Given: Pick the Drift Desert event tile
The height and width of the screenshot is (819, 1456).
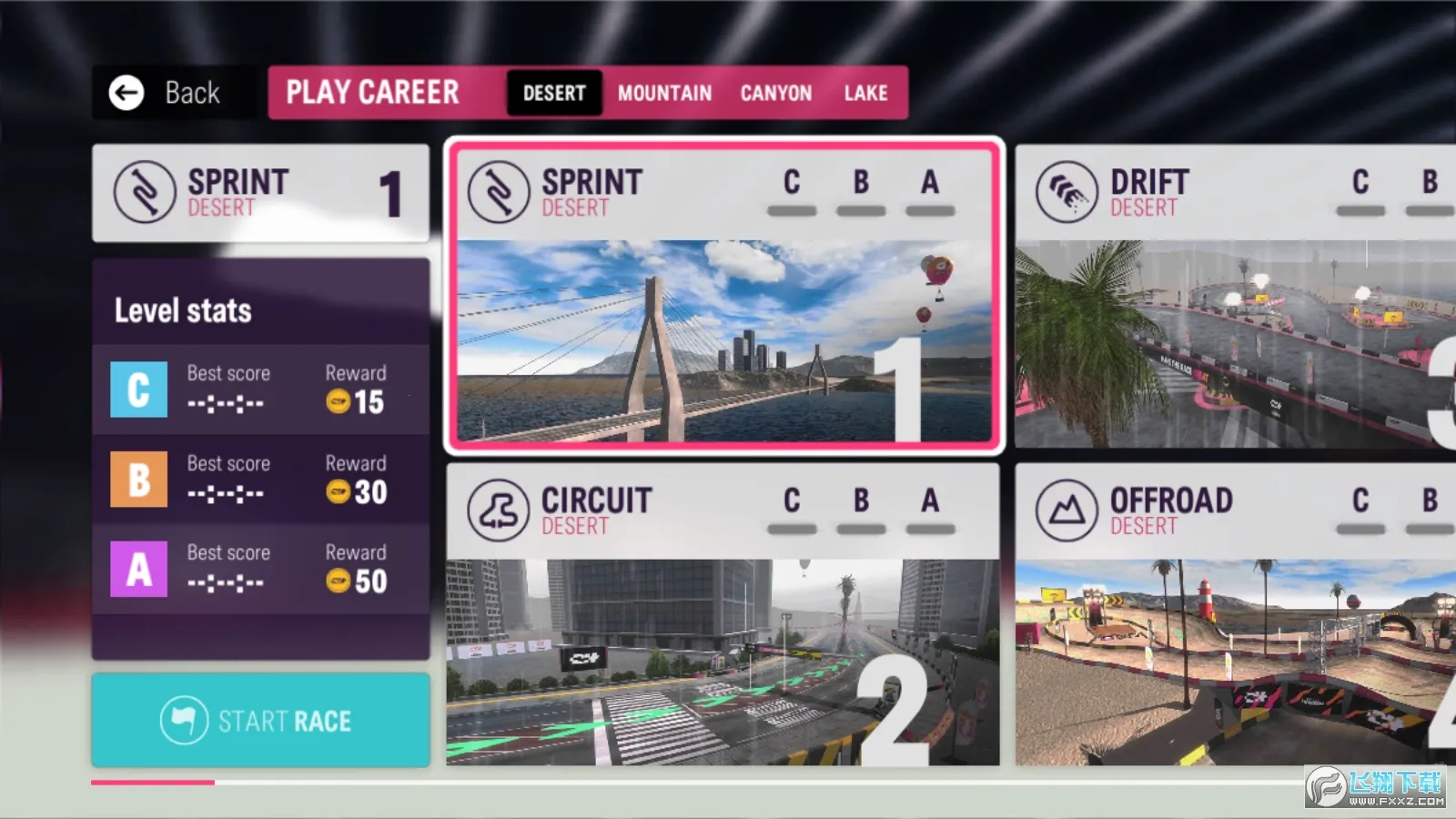Looking at the screenshot, I should tap(1235, 296).
